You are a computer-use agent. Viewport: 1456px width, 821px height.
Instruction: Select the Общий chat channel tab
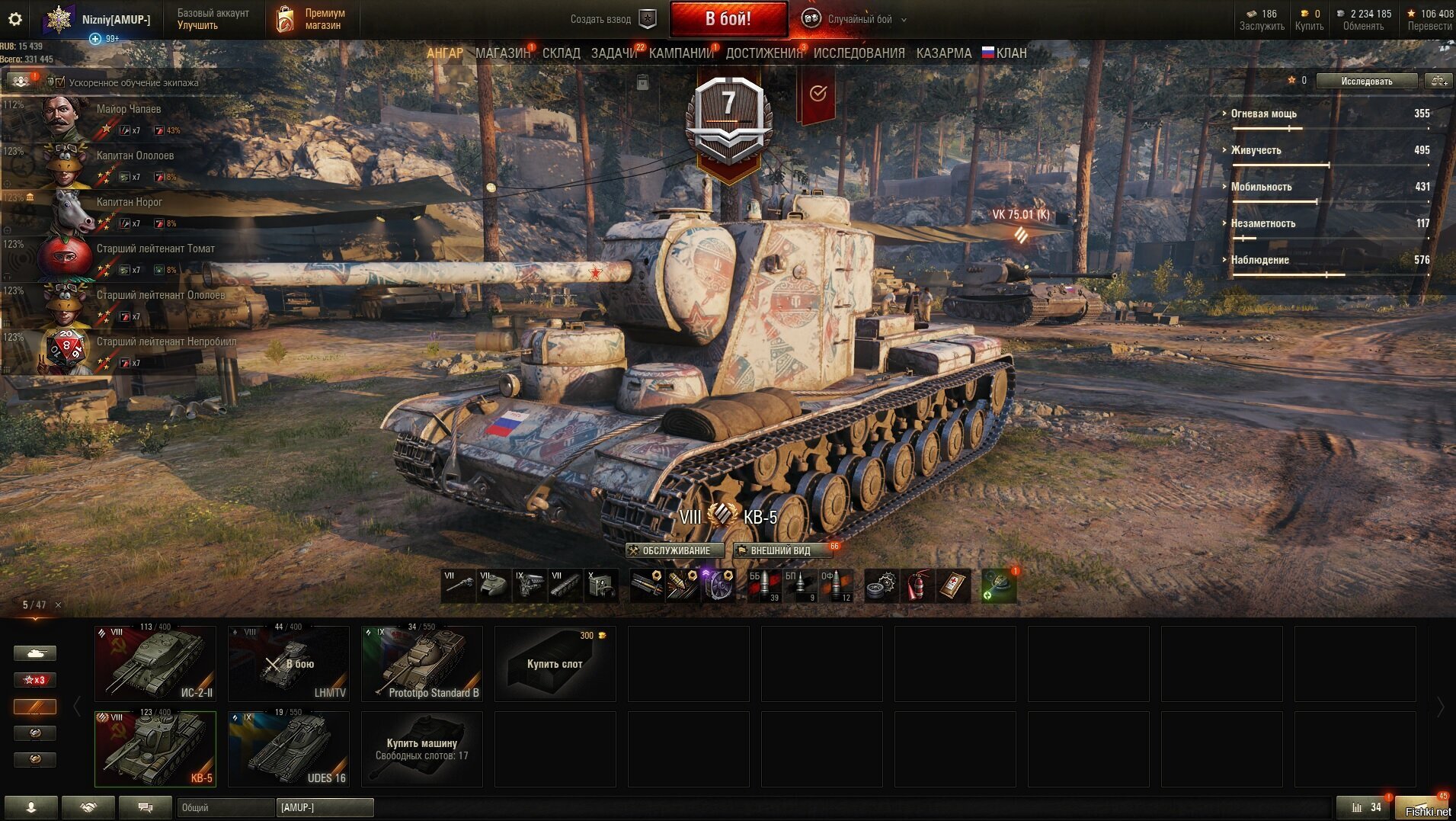(226, 807)
